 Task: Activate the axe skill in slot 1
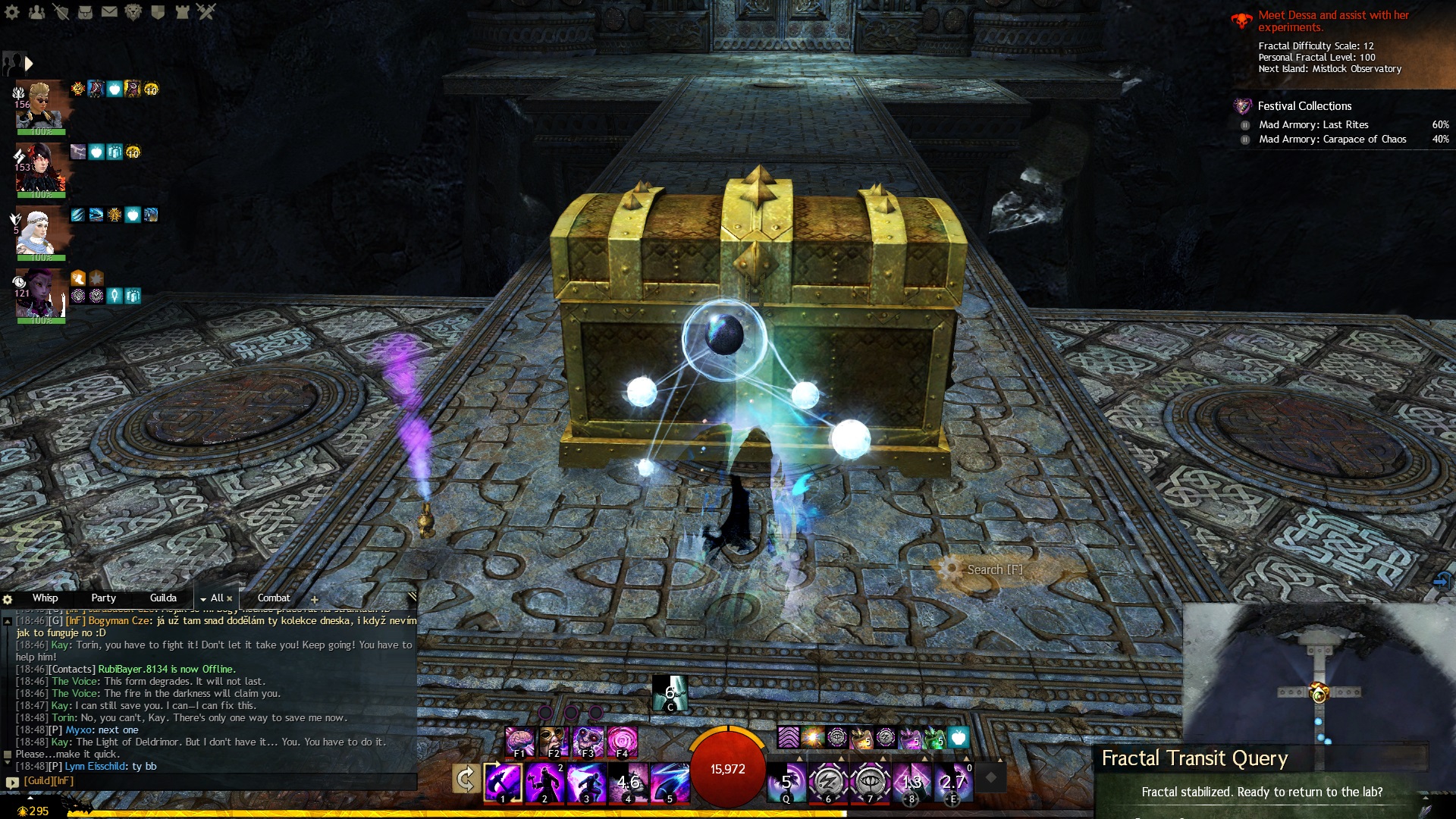504,783
